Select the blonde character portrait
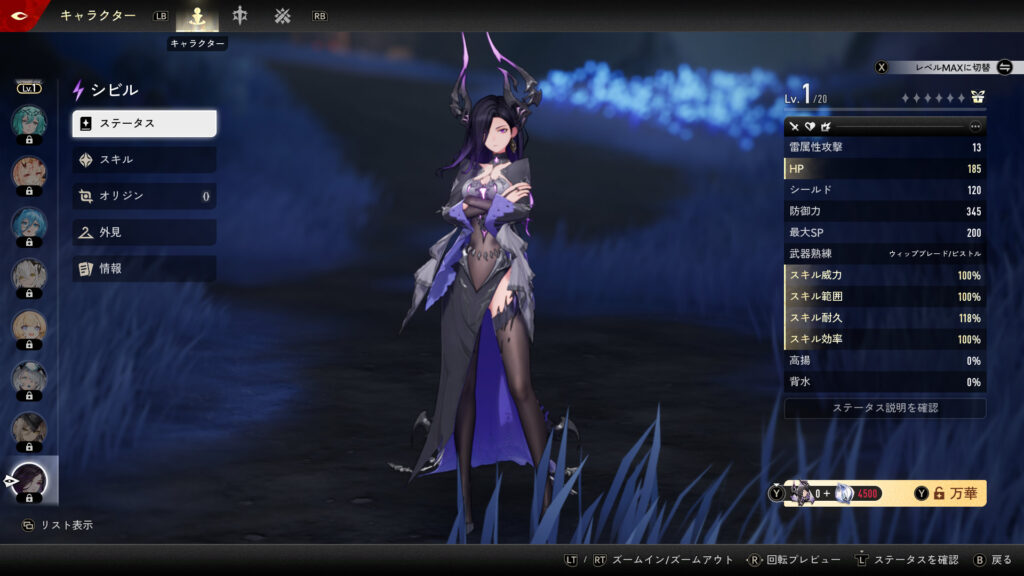 click(29, 326)
